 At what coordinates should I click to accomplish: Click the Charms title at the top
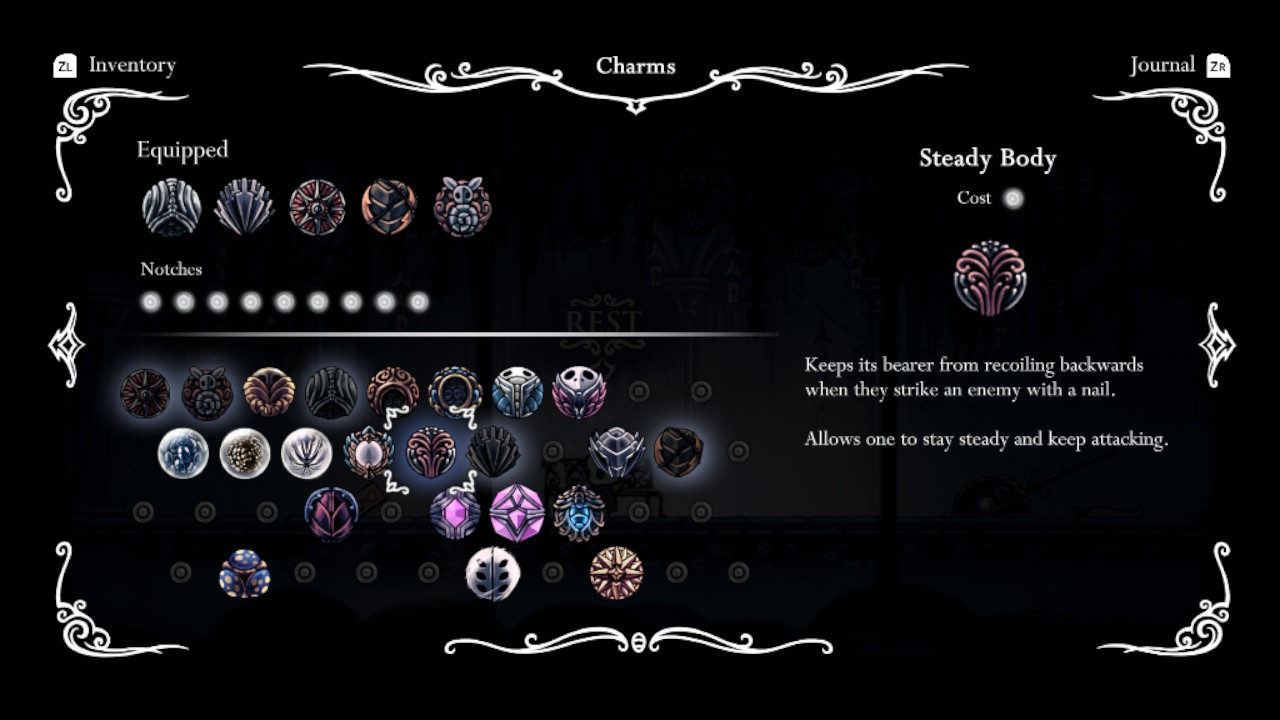coord(636,66)
